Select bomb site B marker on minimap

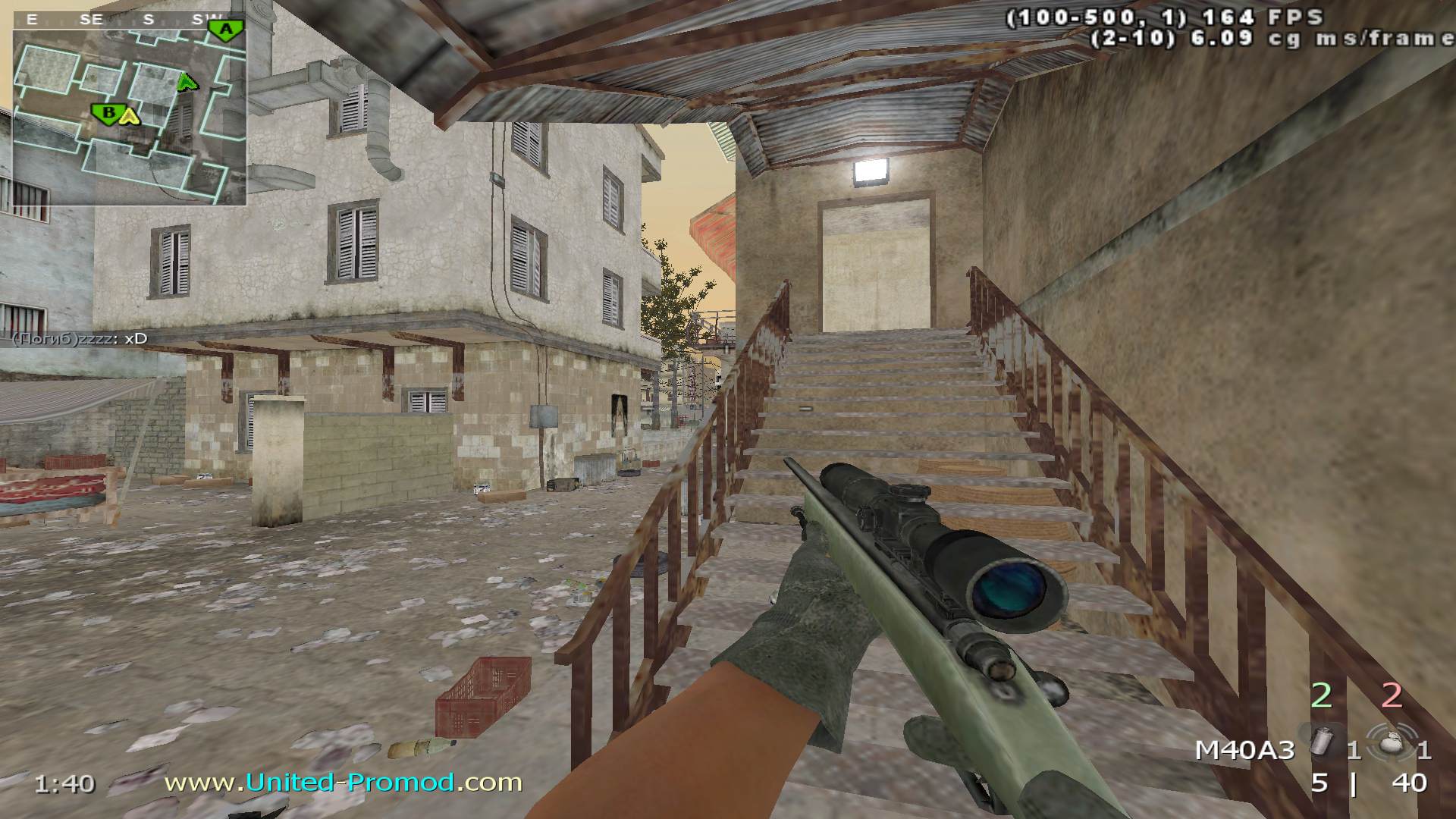tap(108, 114)
